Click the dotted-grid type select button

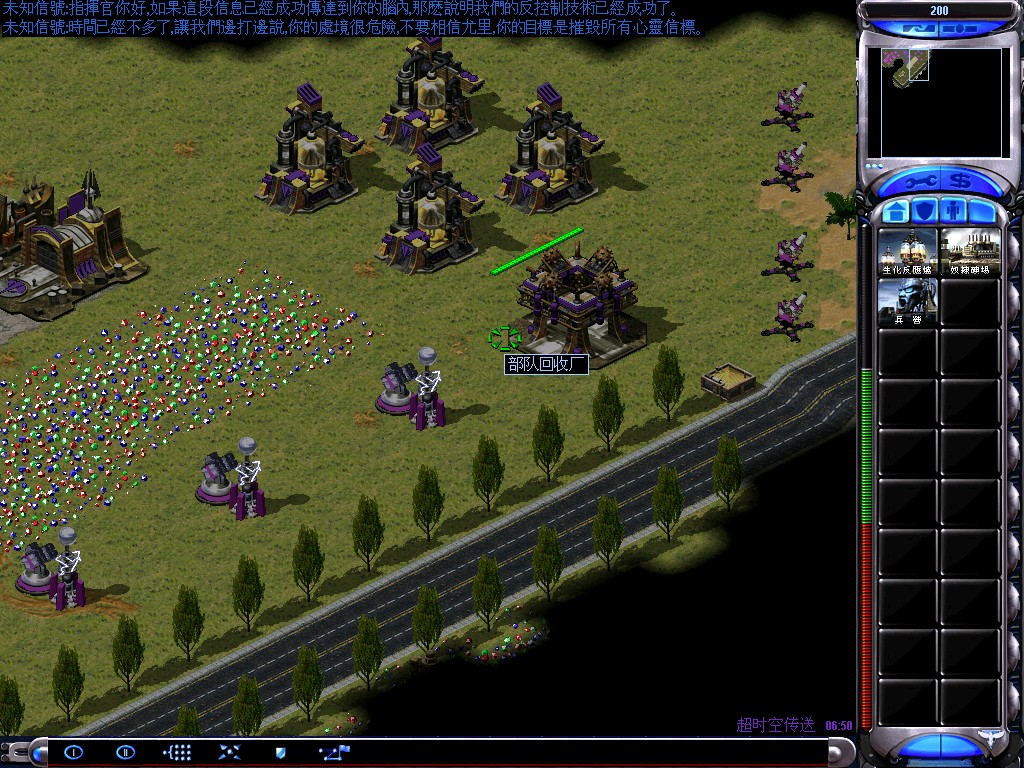177,752
